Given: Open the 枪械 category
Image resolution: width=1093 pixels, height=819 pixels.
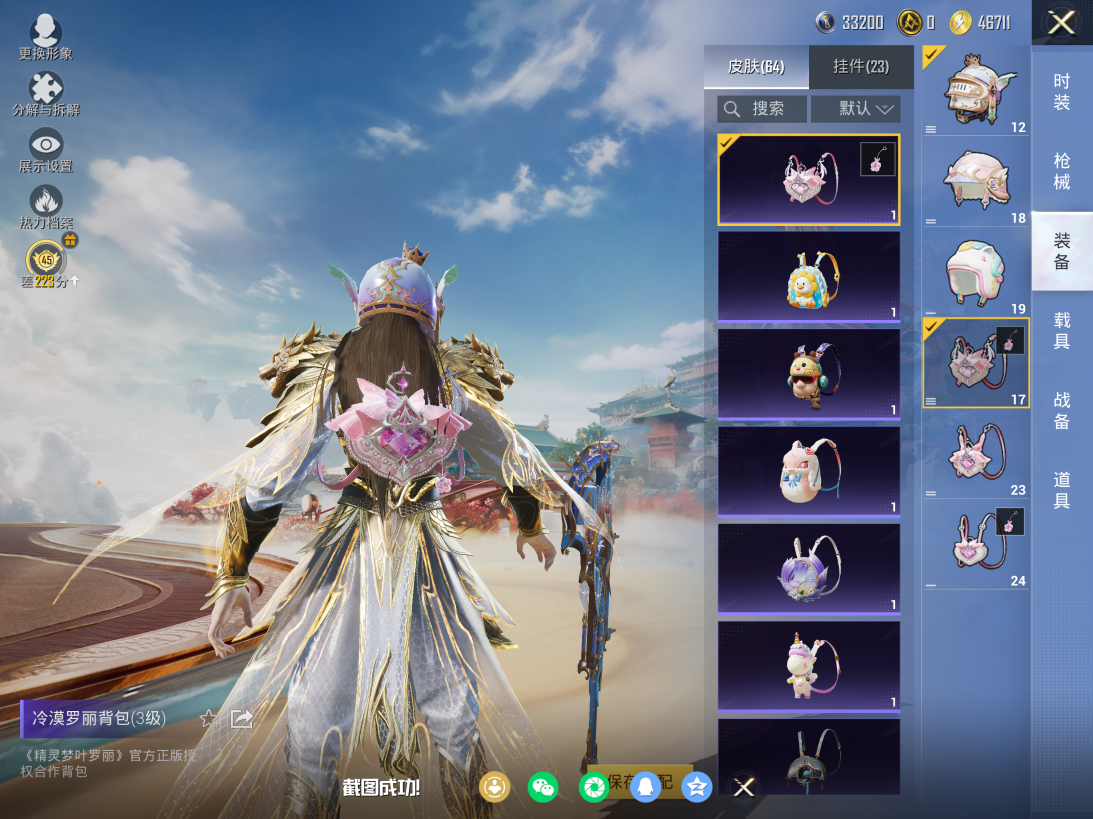Looking at the screenshot, I should tap(1062, 171).
